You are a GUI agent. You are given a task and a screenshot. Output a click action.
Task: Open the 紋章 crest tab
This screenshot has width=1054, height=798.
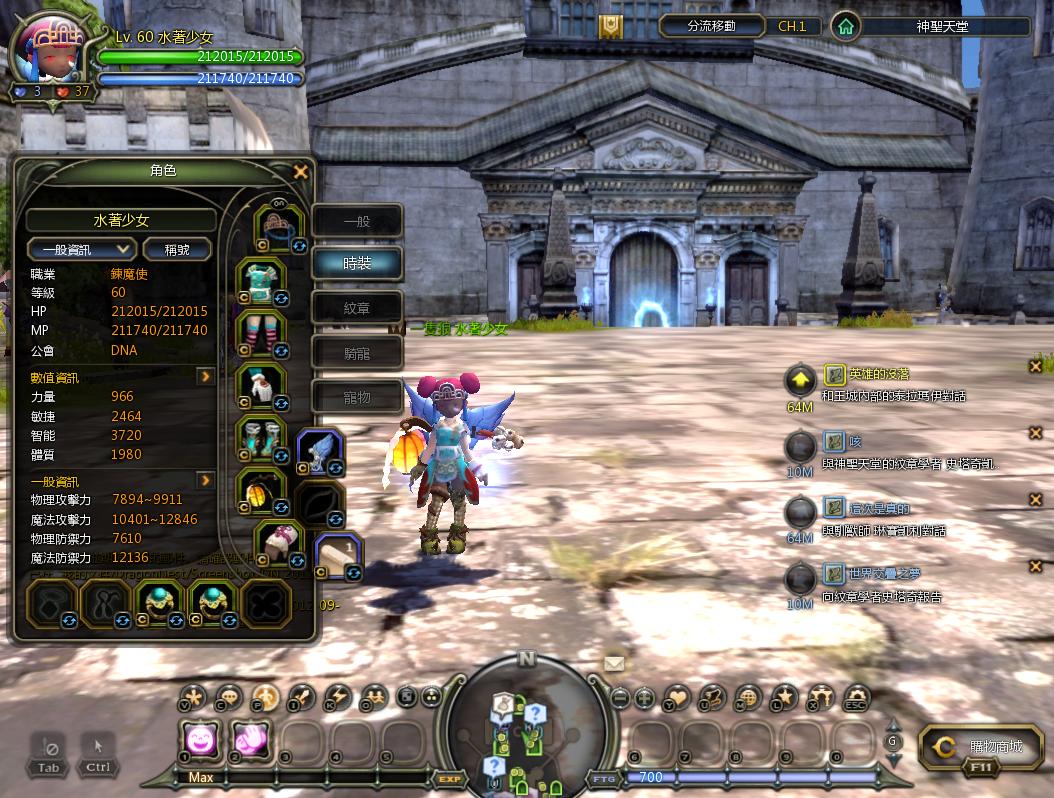357,308
